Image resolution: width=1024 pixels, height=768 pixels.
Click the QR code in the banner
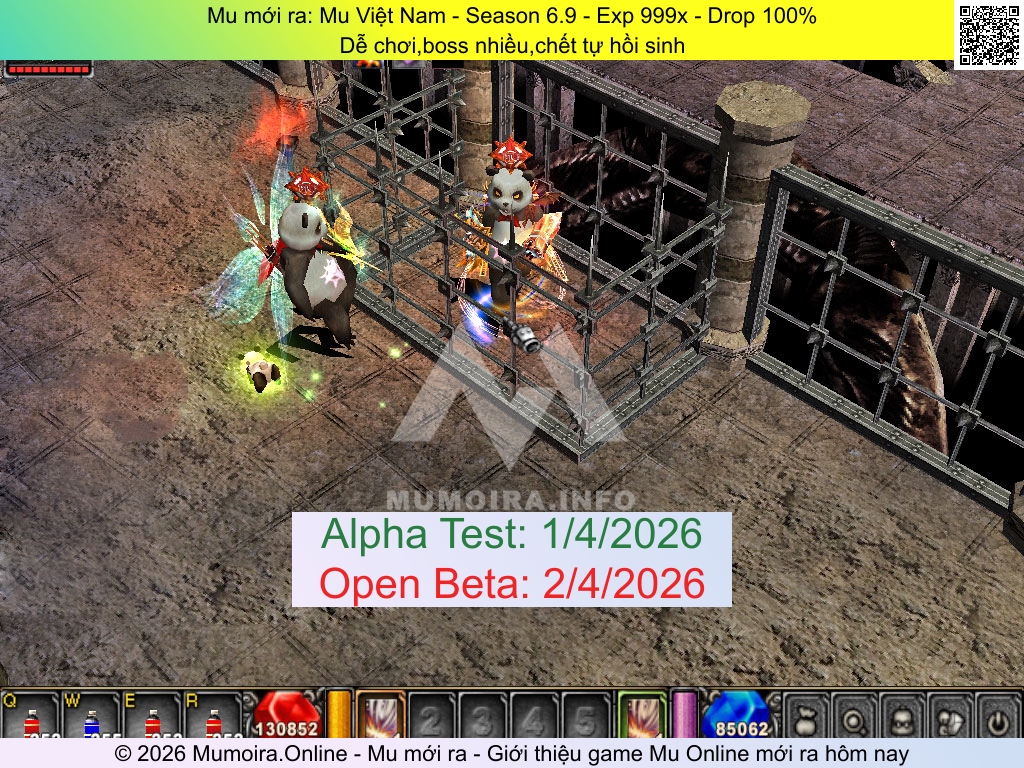(x=988, y=35)
